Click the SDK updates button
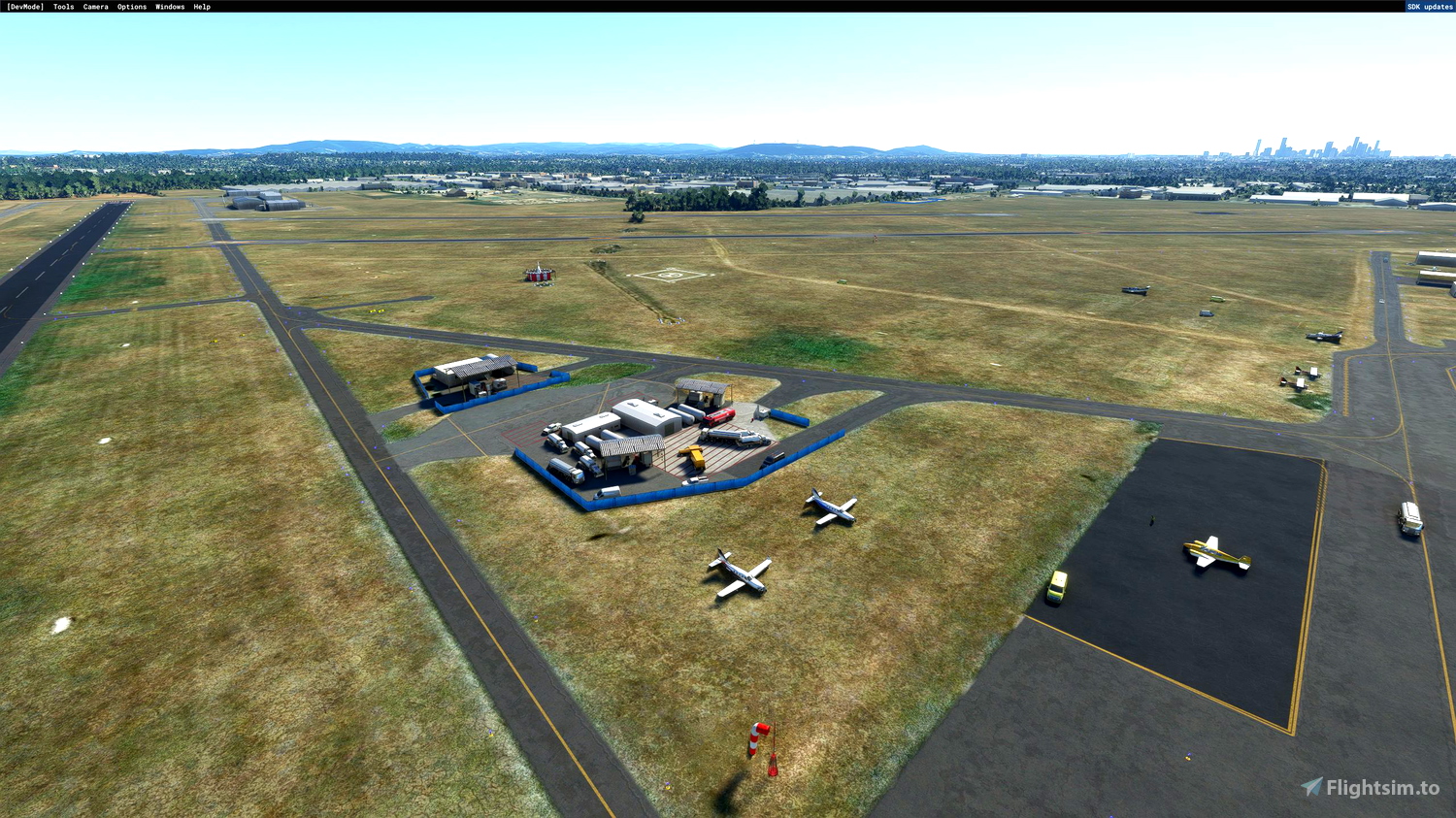This screenshot has height=818, width=1456. point(1427,6)
